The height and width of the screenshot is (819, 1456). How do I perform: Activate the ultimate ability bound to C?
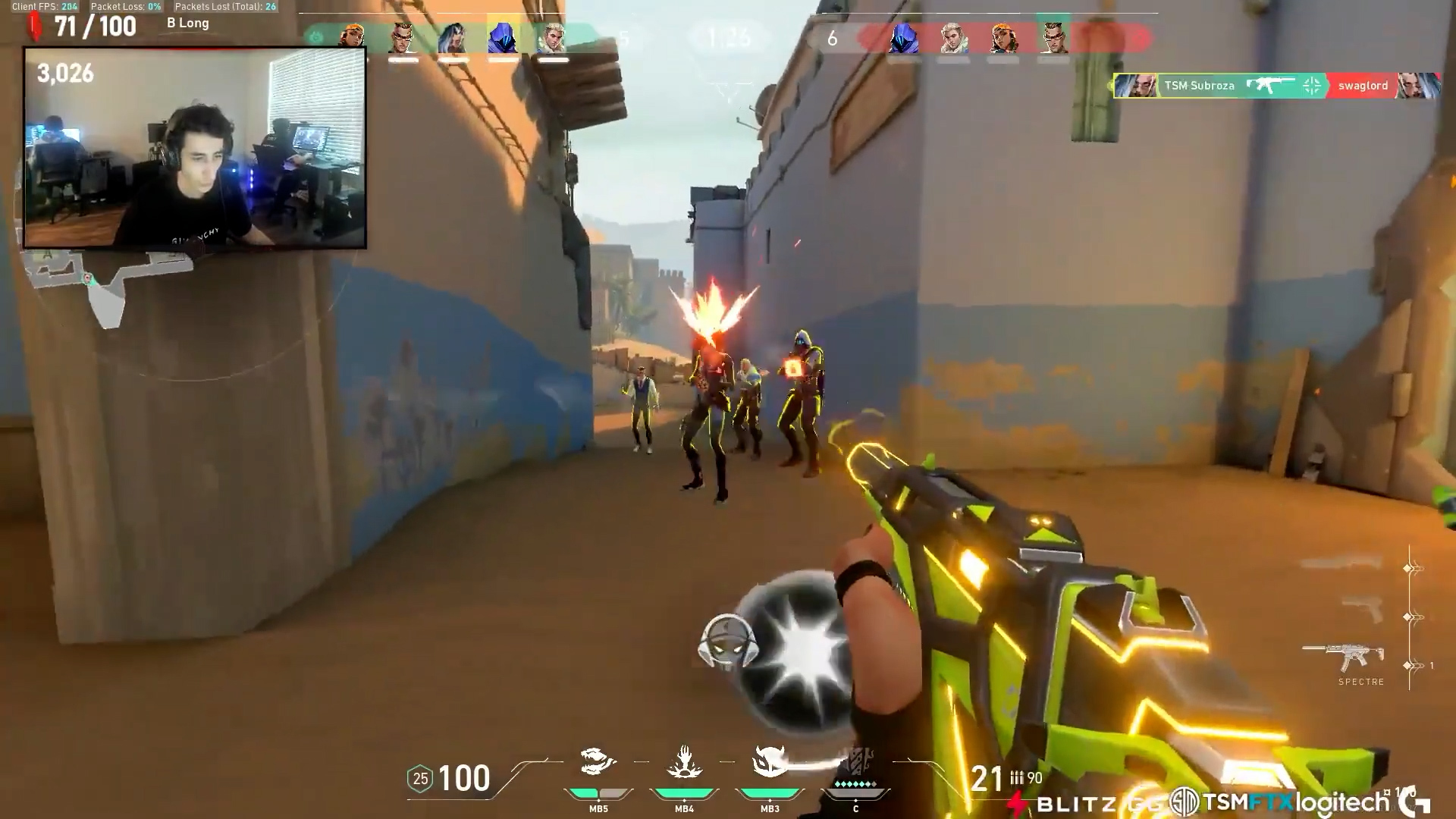855,762
